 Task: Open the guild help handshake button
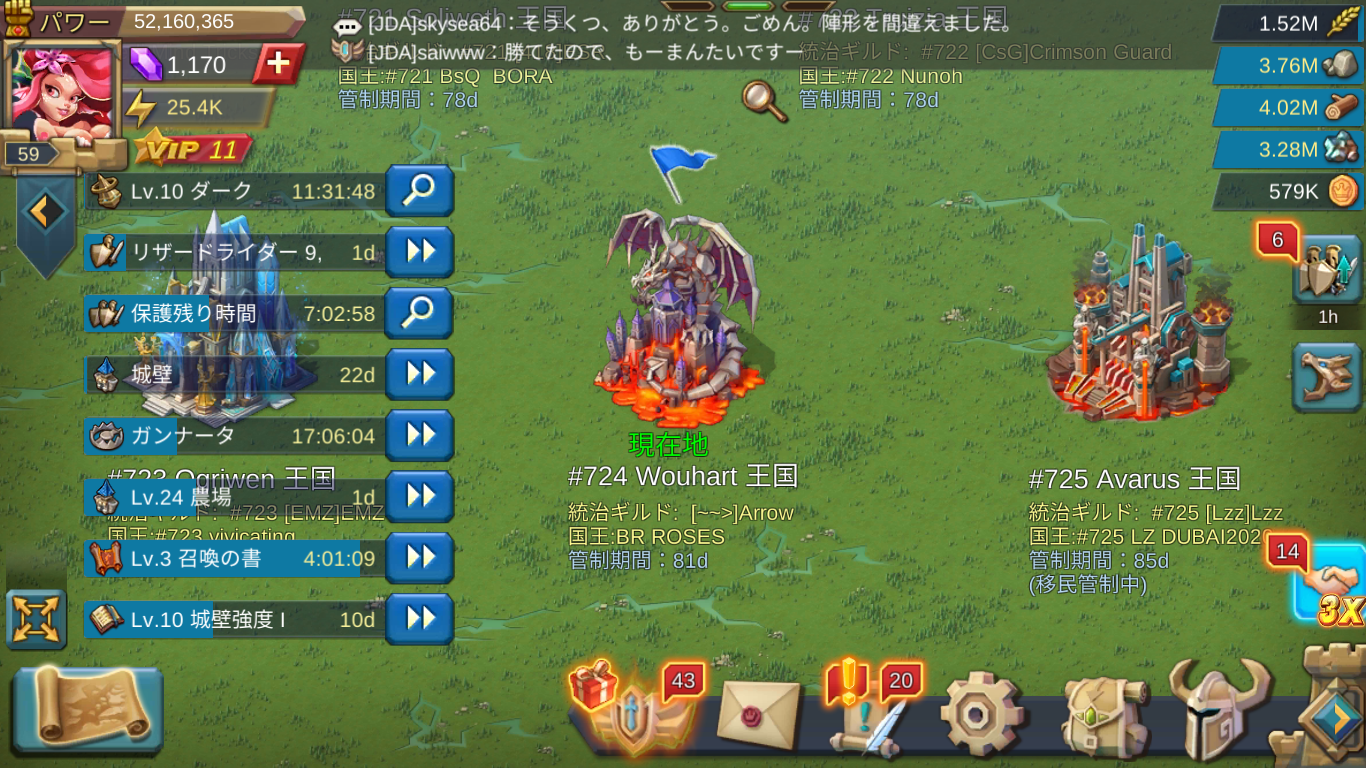tap(1332, 582)
